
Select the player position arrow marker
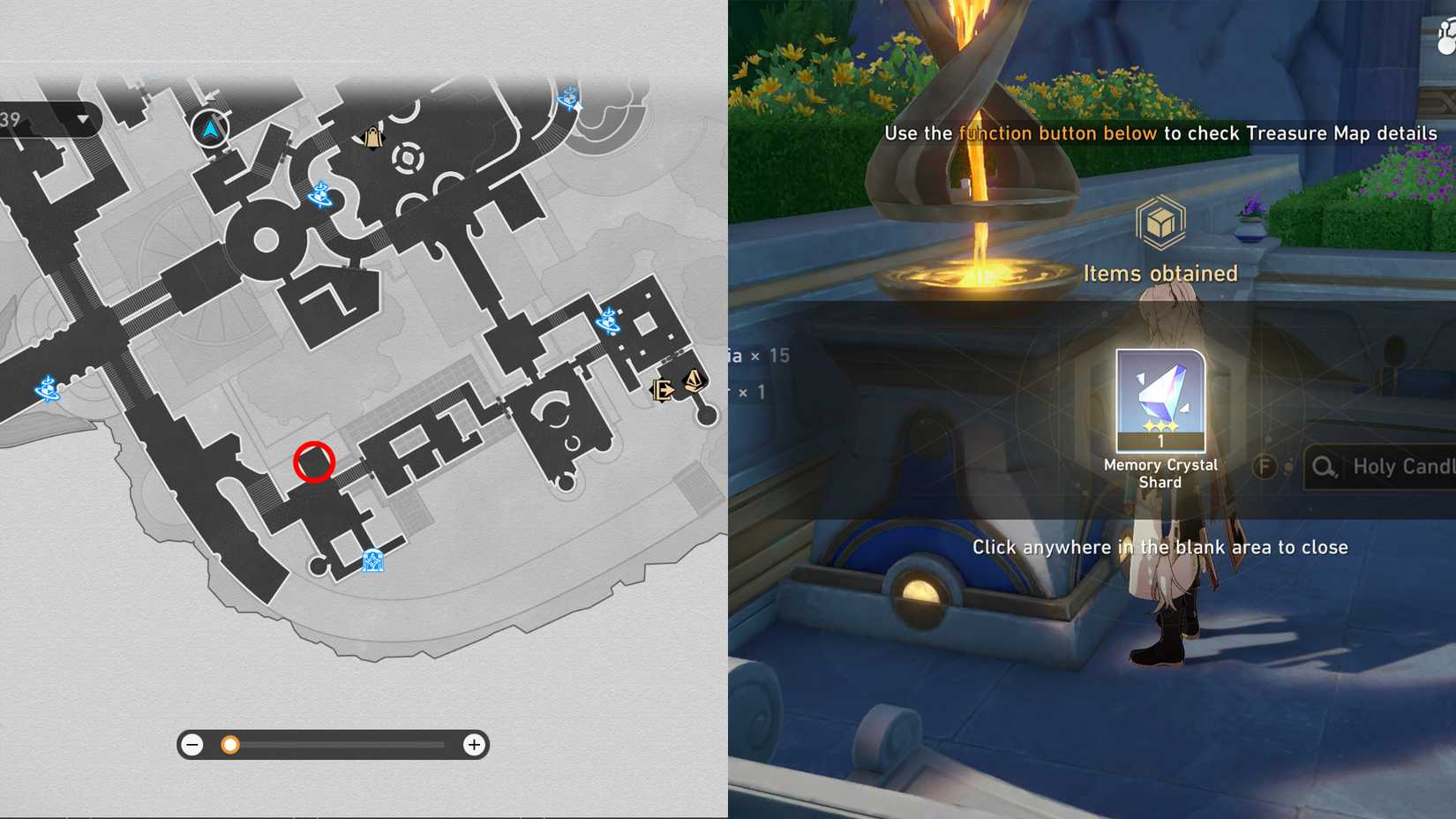210,128
